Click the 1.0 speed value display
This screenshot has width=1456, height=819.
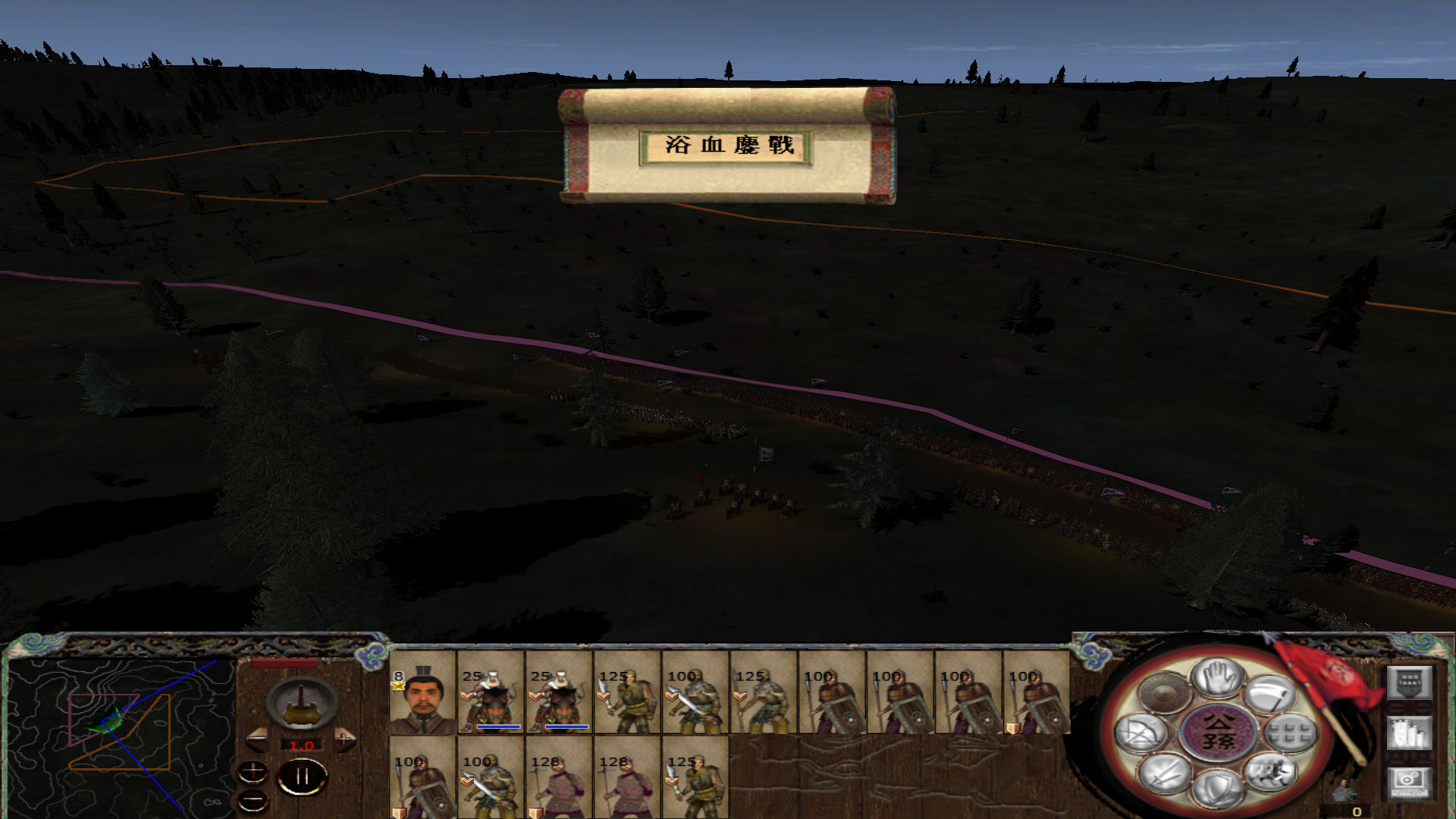[x=302, y=745]
